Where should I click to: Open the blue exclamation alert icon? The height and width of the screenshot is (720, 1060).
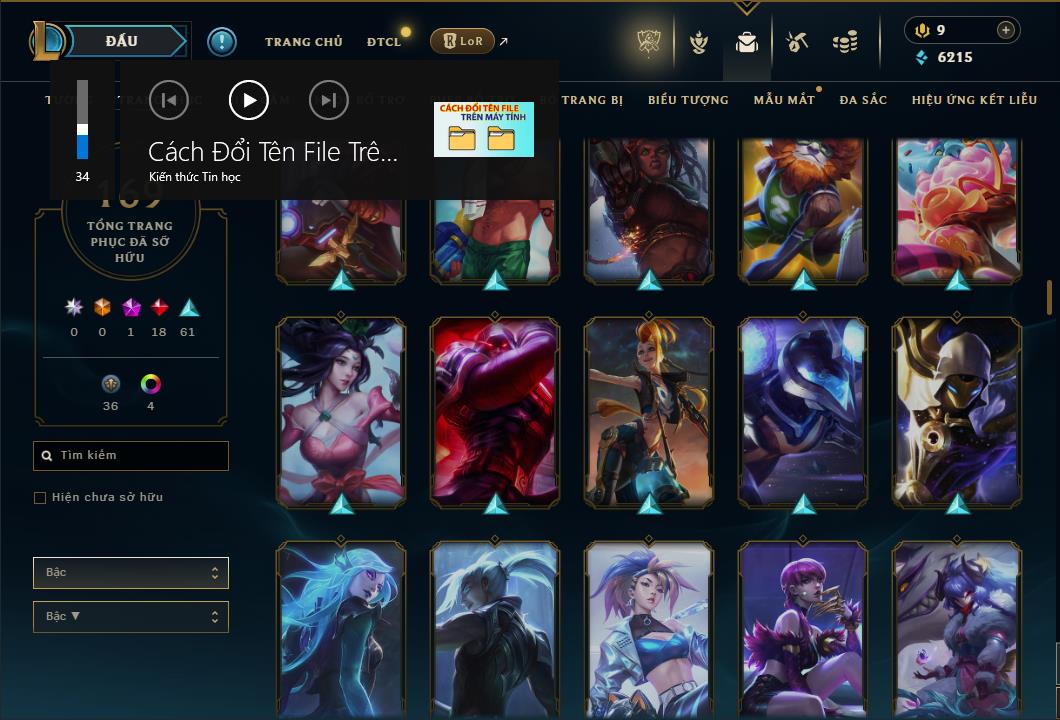coord(221,41)
